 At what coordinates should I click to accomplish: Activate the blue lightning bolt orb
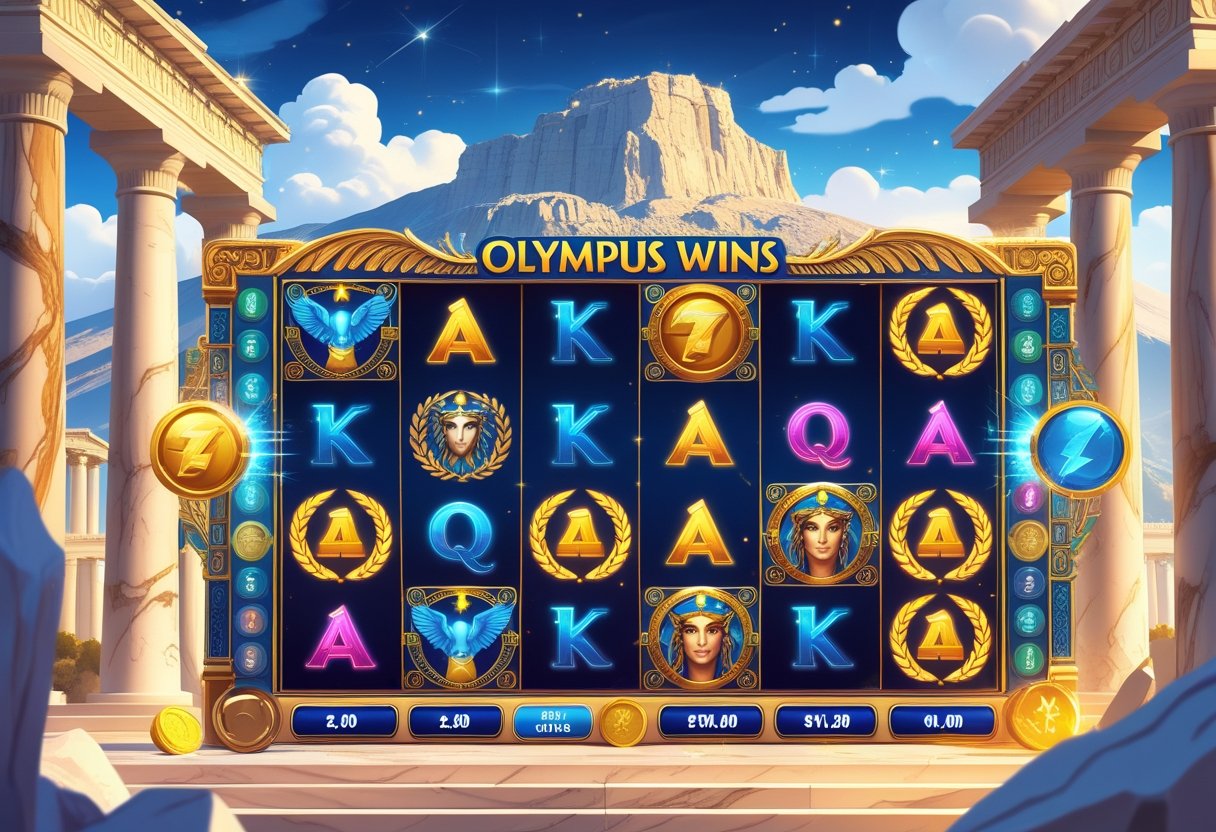click(1080, 449)
